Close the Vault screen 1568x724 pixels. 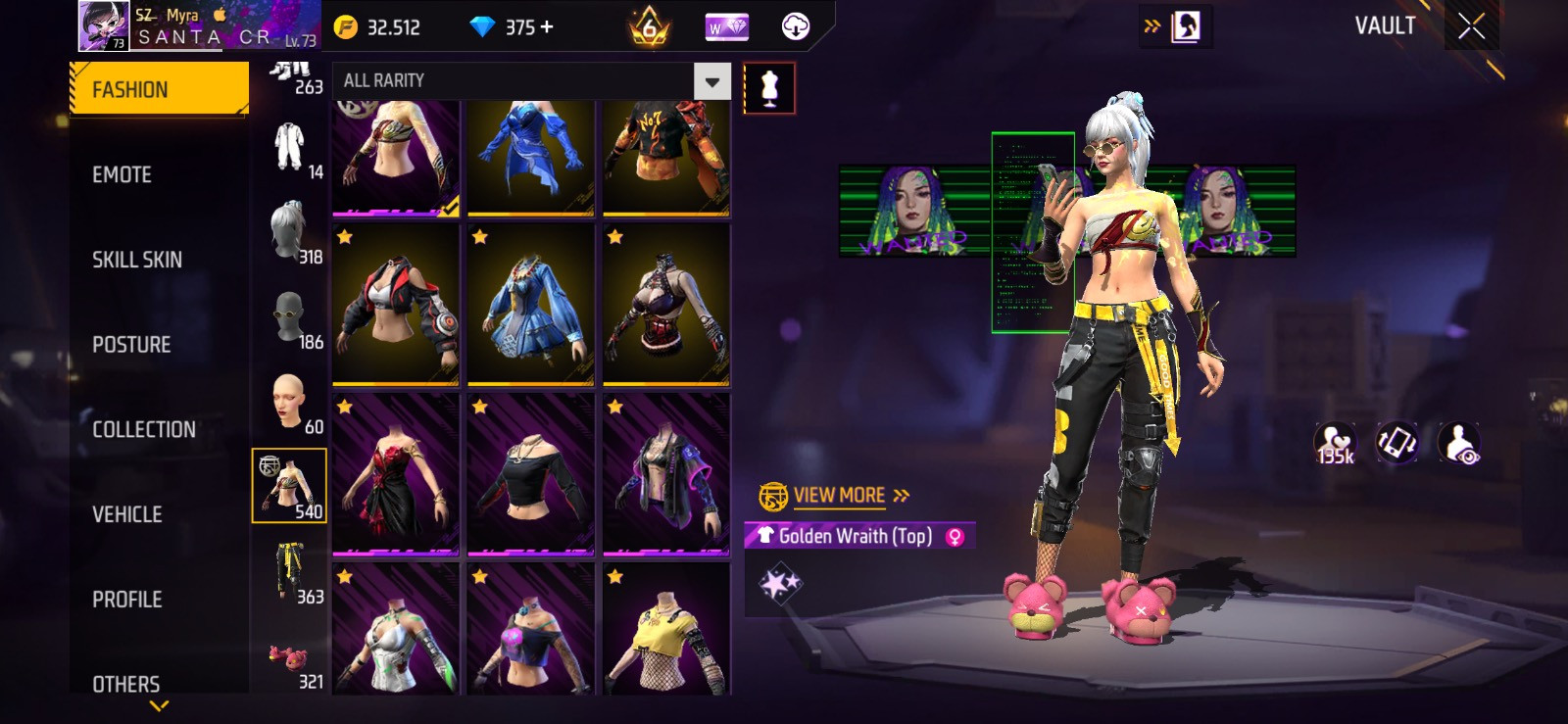pyautogui.click(x=1471, y=26)
